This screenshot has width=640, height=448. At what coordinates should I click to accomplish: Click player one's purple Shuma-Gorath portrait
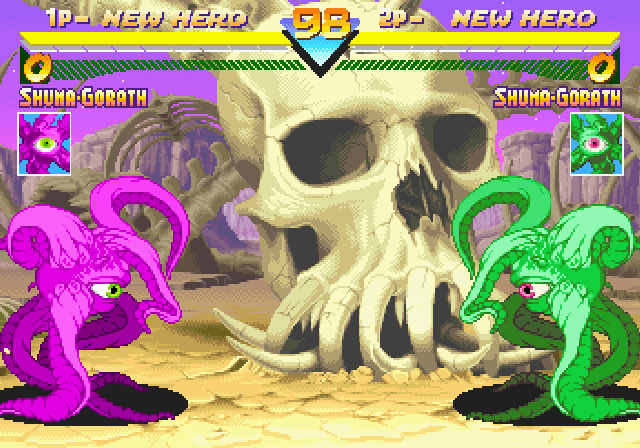pos(44,142)
